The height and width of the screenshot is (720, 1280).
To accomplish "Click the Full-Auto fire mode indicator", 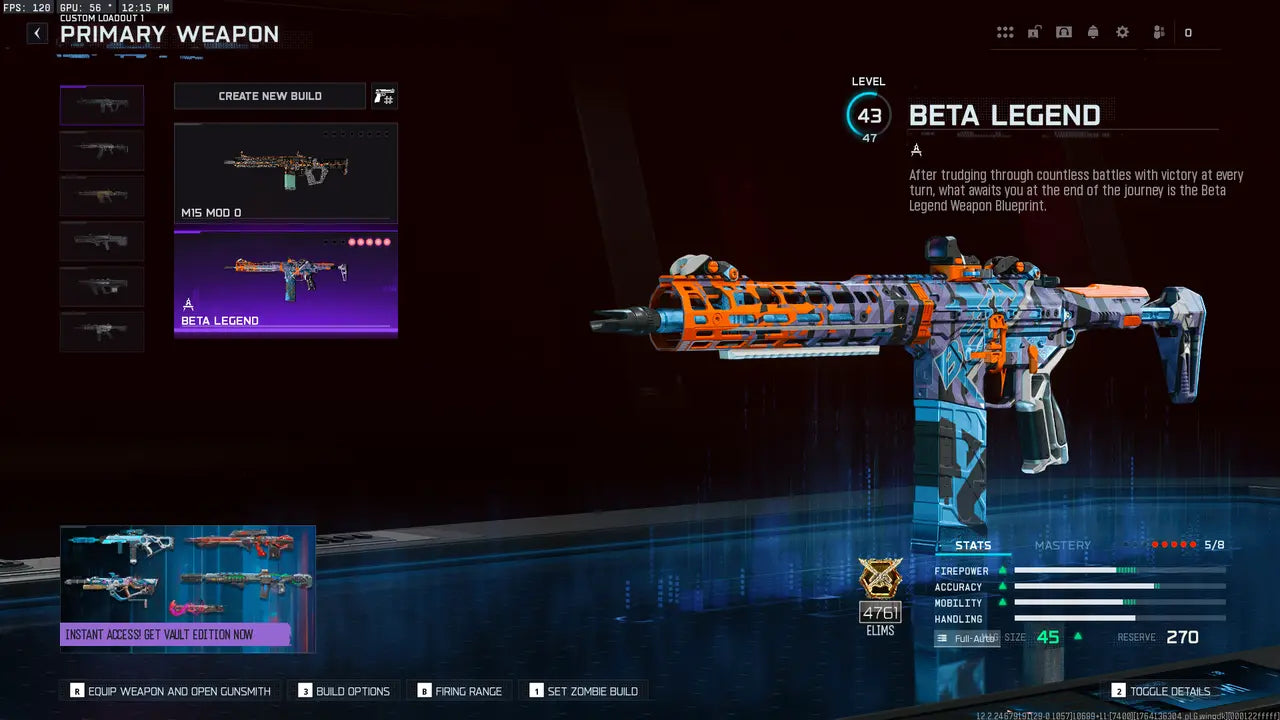I will tap(967, 637).
